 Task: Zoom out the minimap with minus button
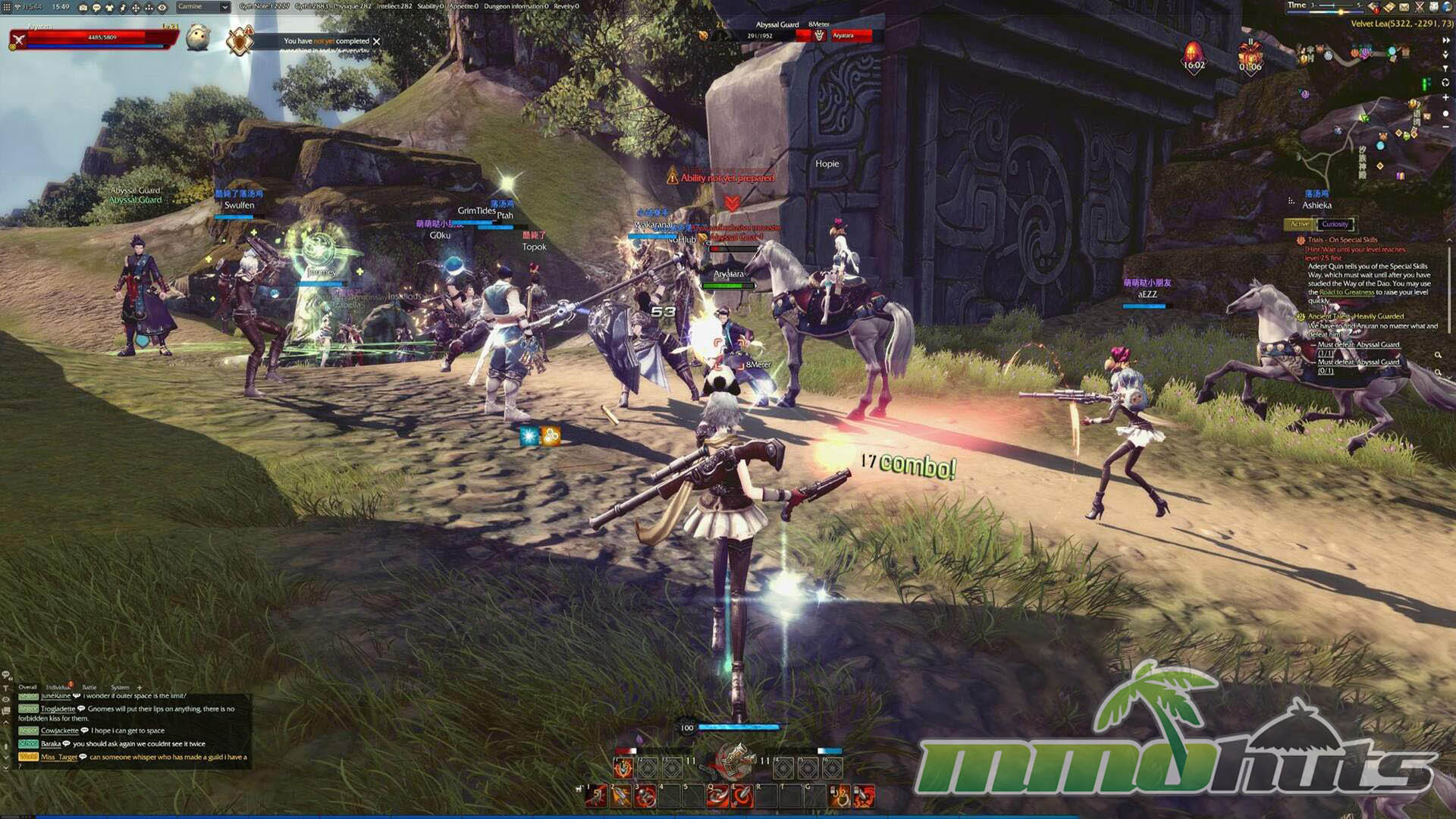pos(1445,127)
